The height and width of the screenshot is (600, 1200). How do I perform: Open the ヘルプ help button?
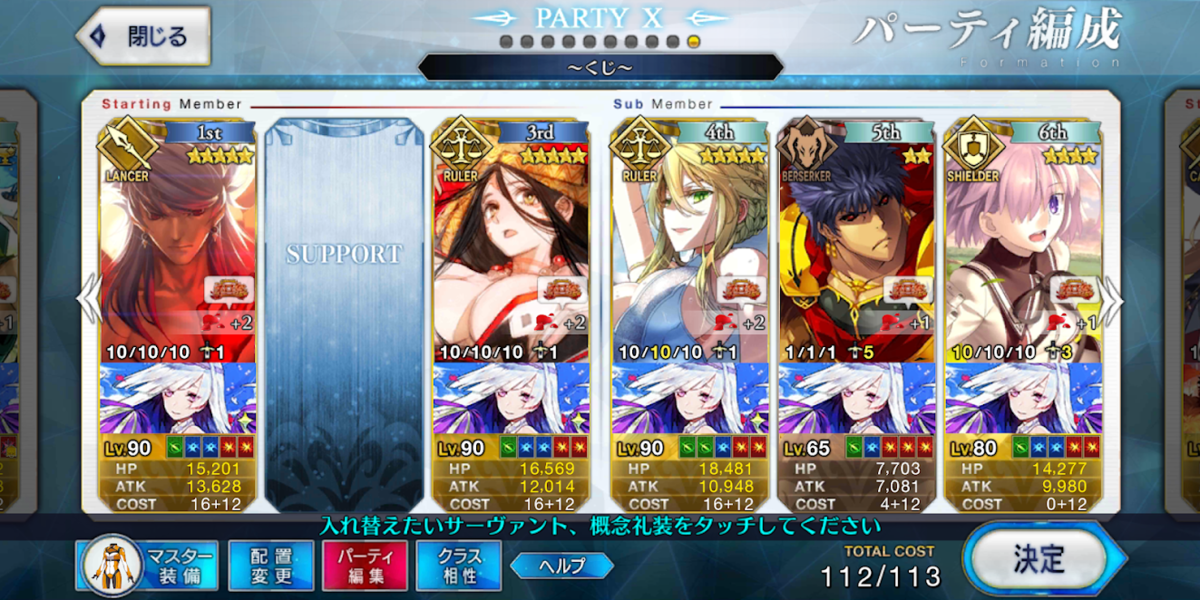(561, 565)
